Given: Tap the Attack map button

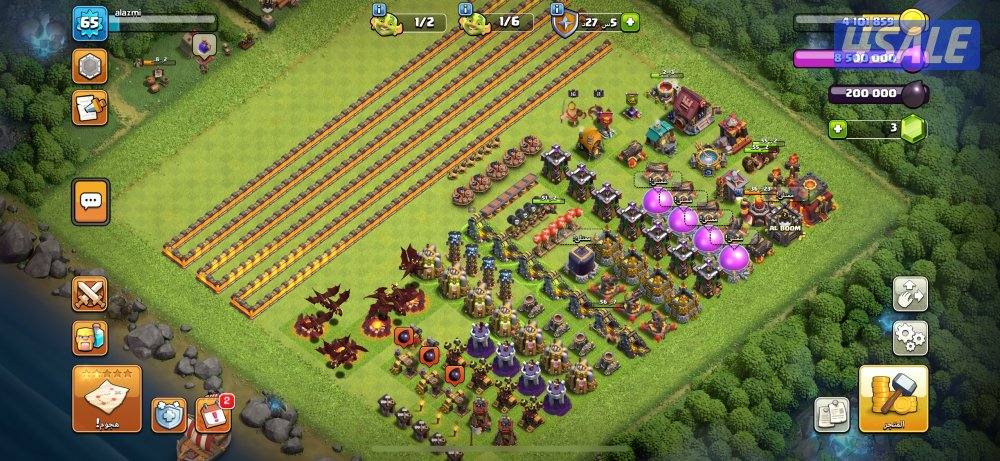Looking at the screenshot, I should coord(106,397).
